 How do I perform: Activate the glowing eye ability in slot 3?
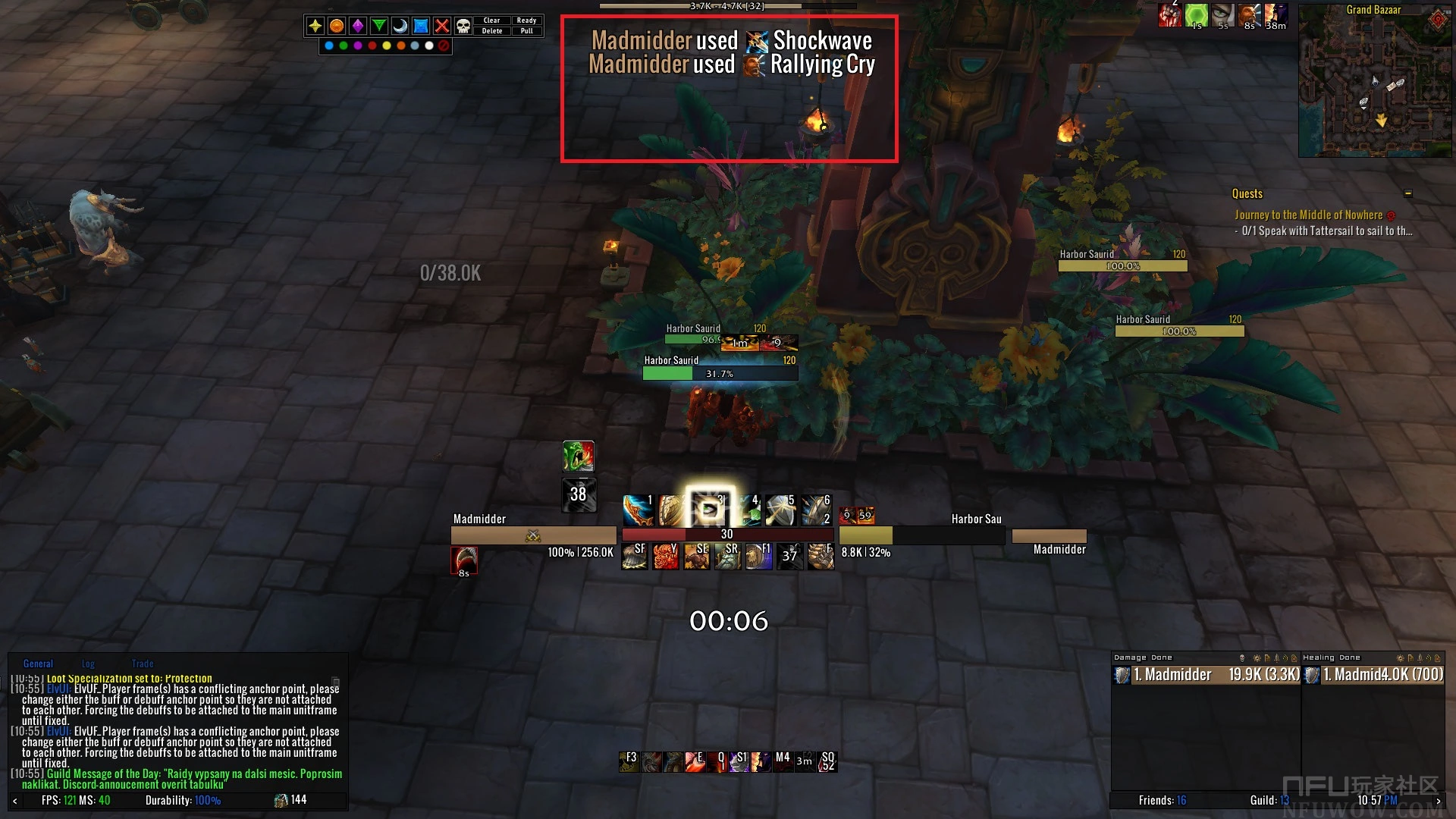pyautogui.click(x=710, y=510)
